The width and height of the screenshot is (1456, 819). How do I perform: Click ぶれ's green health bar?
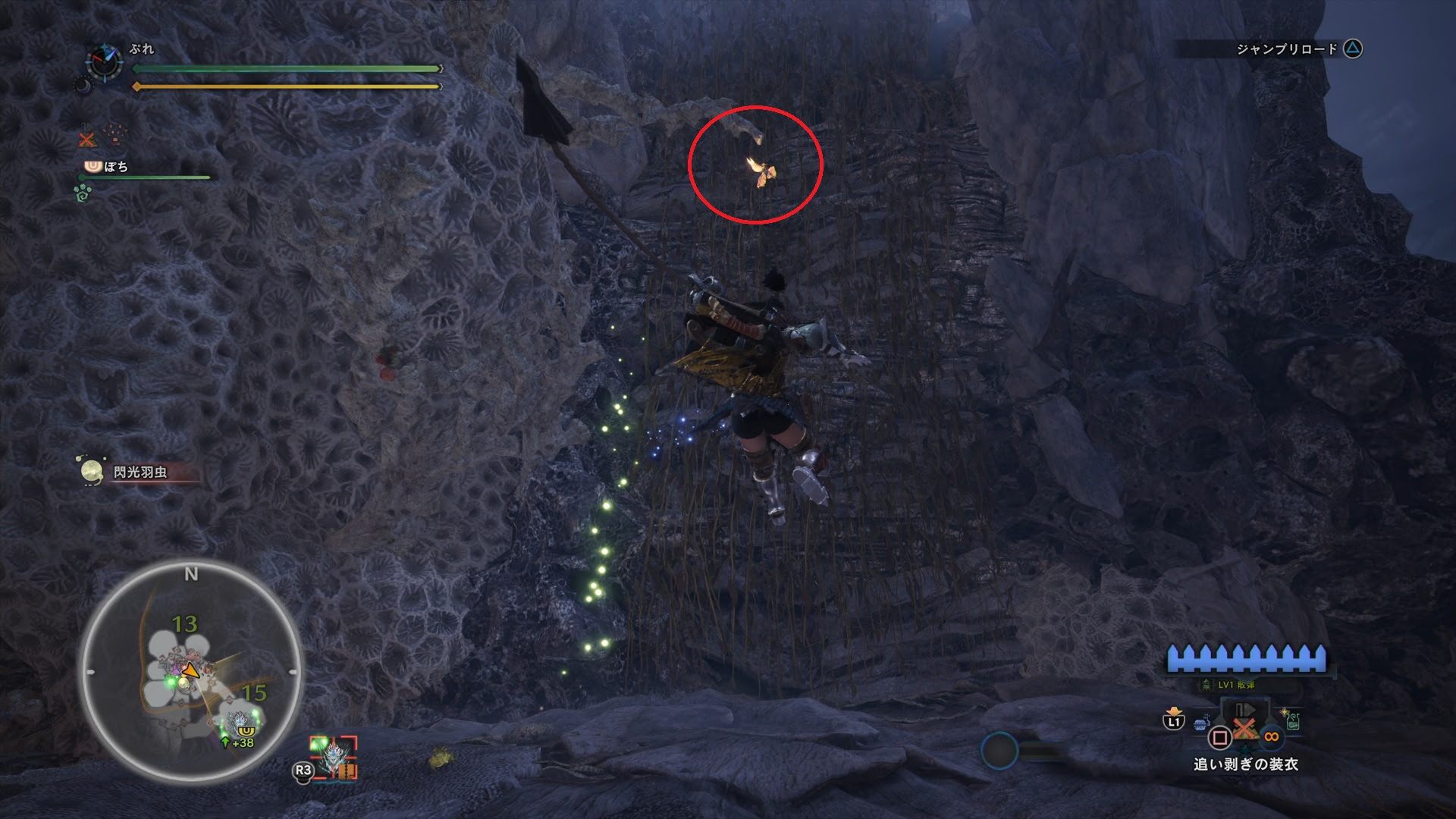coord(288,70)
